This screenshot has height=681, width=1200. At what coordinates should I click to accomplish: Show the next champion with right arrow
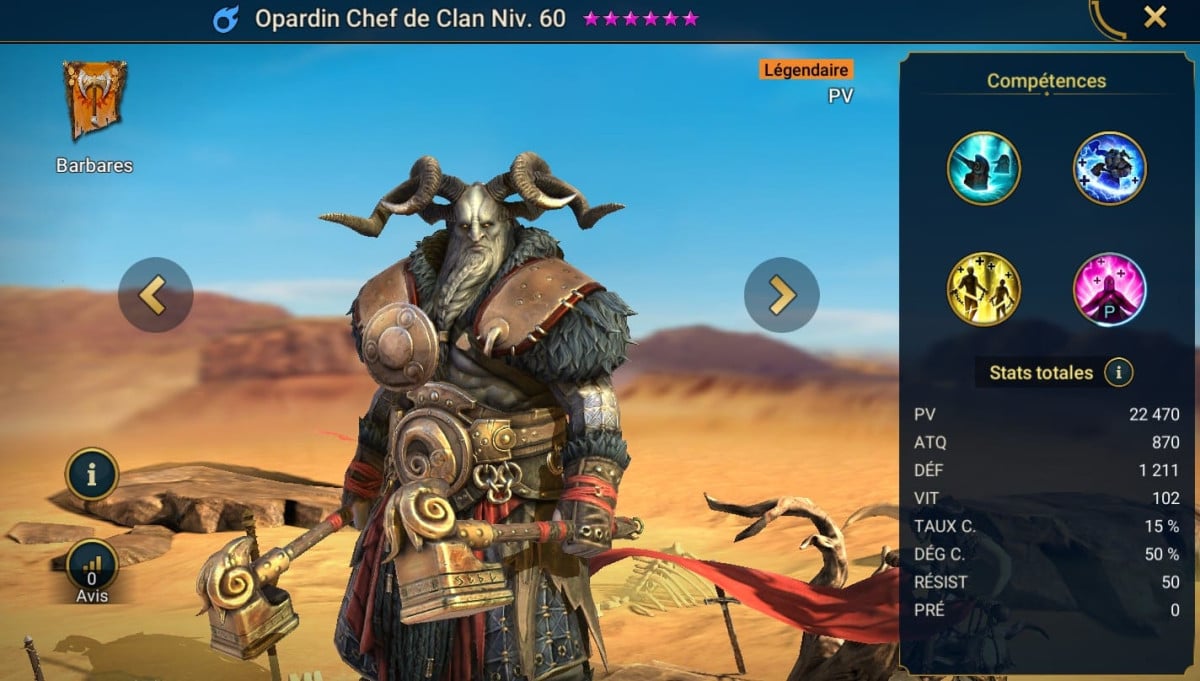[x=781, y=295]
